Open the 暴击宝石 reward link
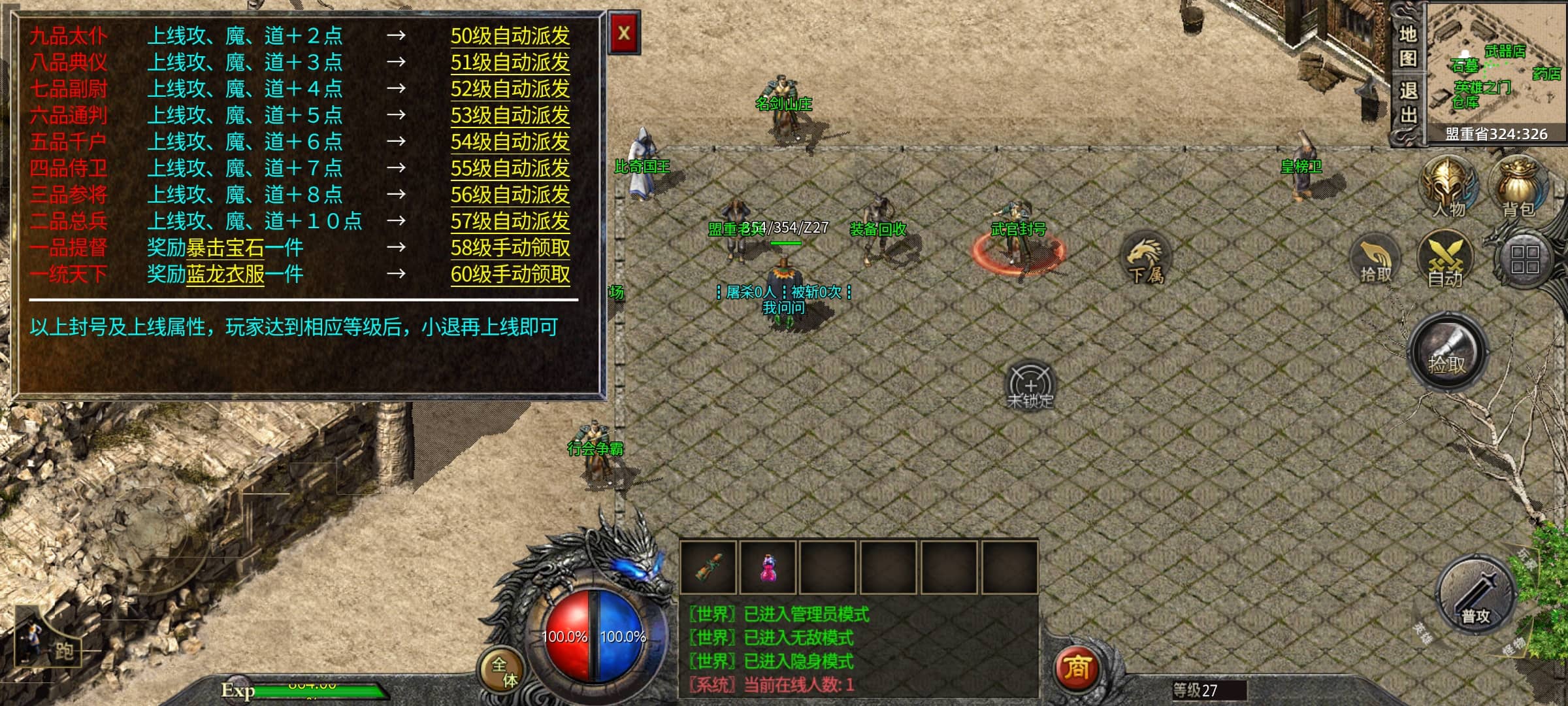Image resolution: width=1568 pixels, height=706 pixels. 225,248
